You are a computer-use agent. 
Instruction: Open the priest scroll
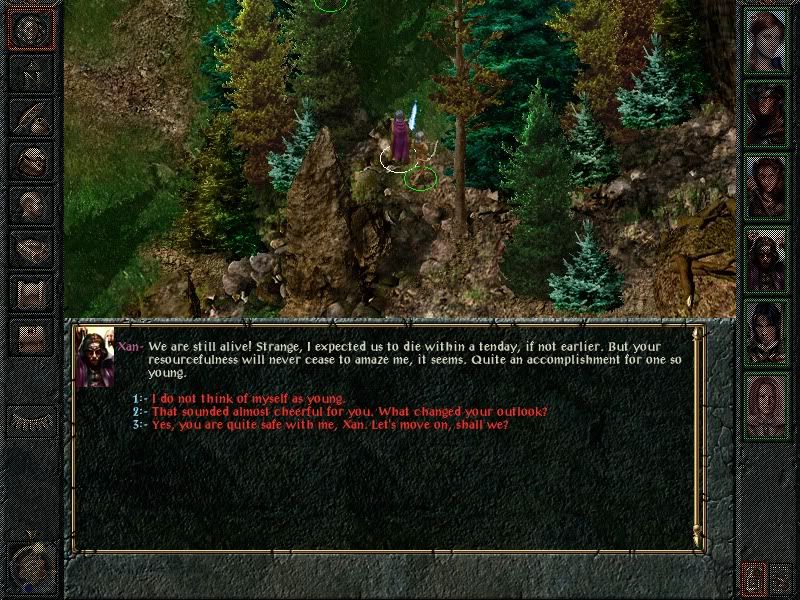31,292
